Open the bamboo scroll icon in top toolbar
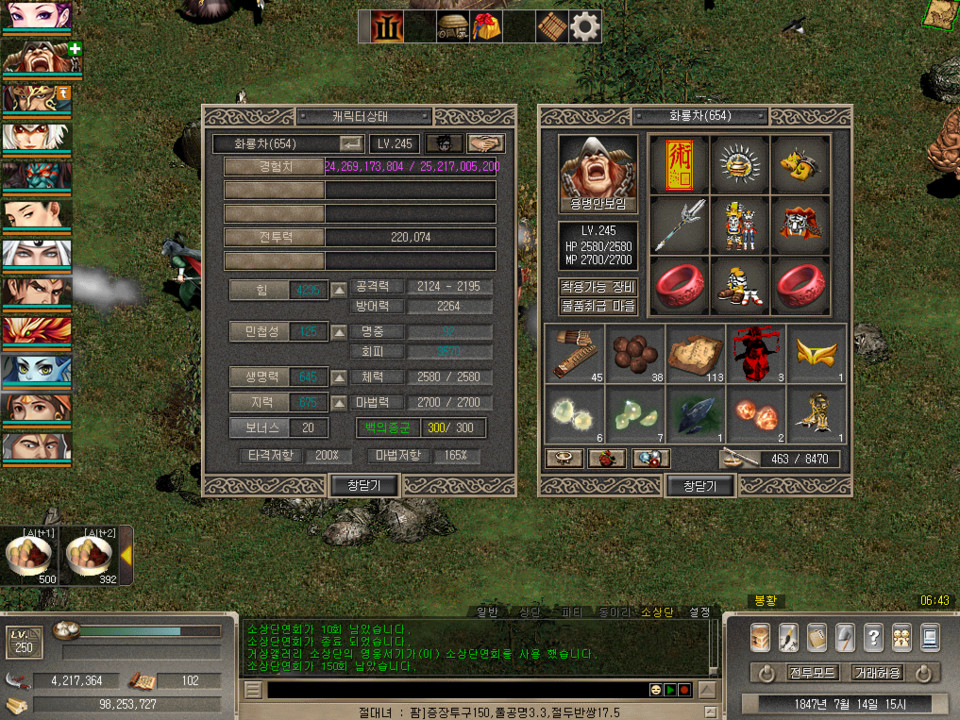Screen dimensions: 960x720 tap(552, 27)
